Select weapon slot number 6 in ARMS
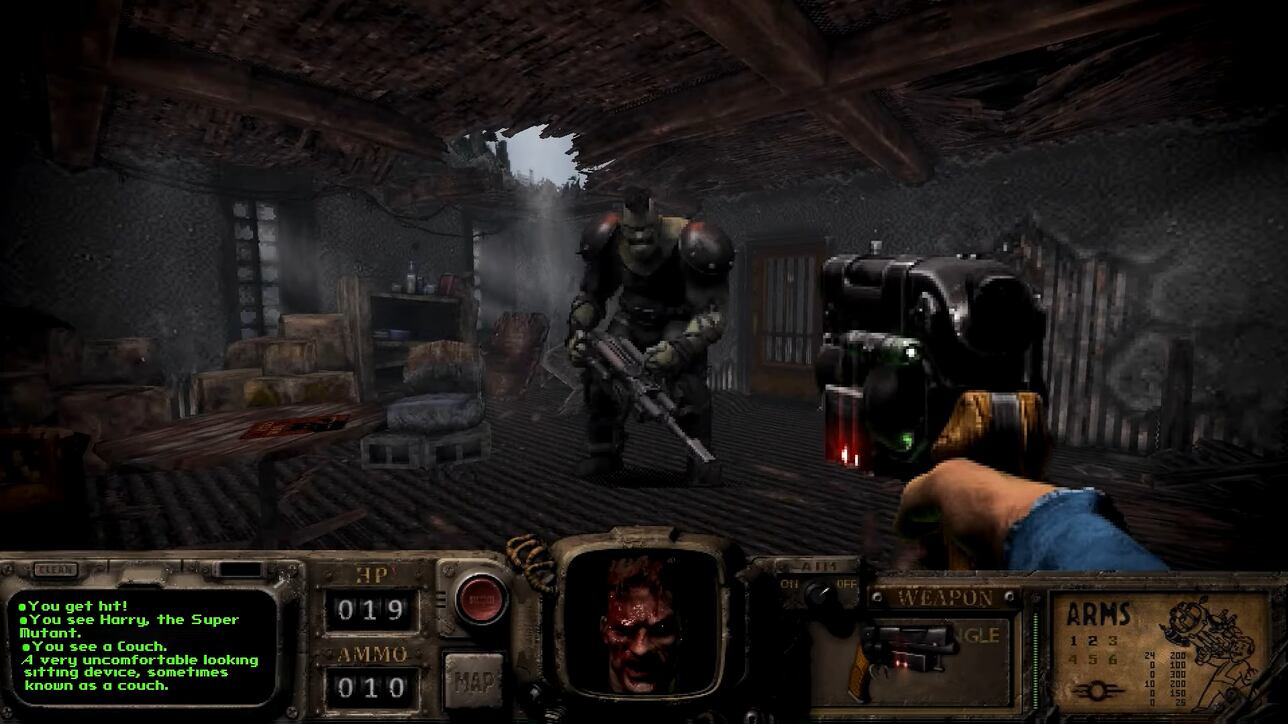This screenshot has width=1288, height=724. pos(1112,659)
